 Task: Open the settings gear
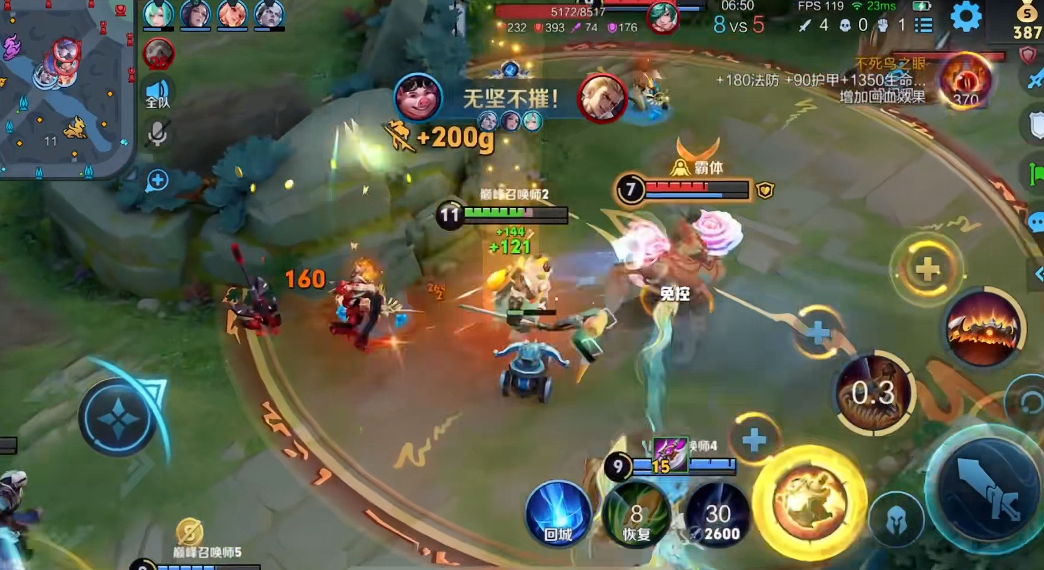click(x=965, y=17)
